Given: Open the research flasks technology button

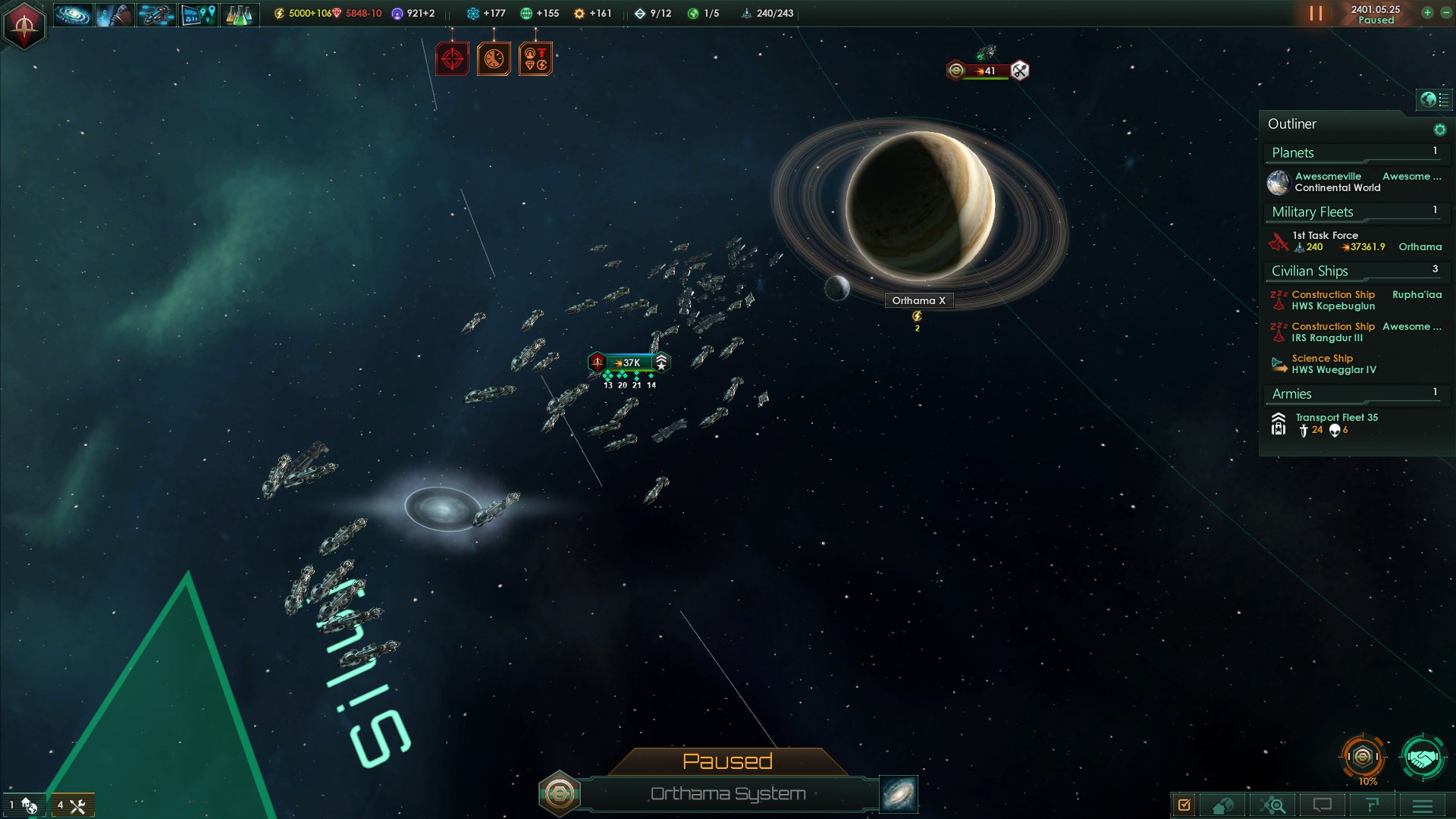Looking at the screenshot, I should 239,14.
